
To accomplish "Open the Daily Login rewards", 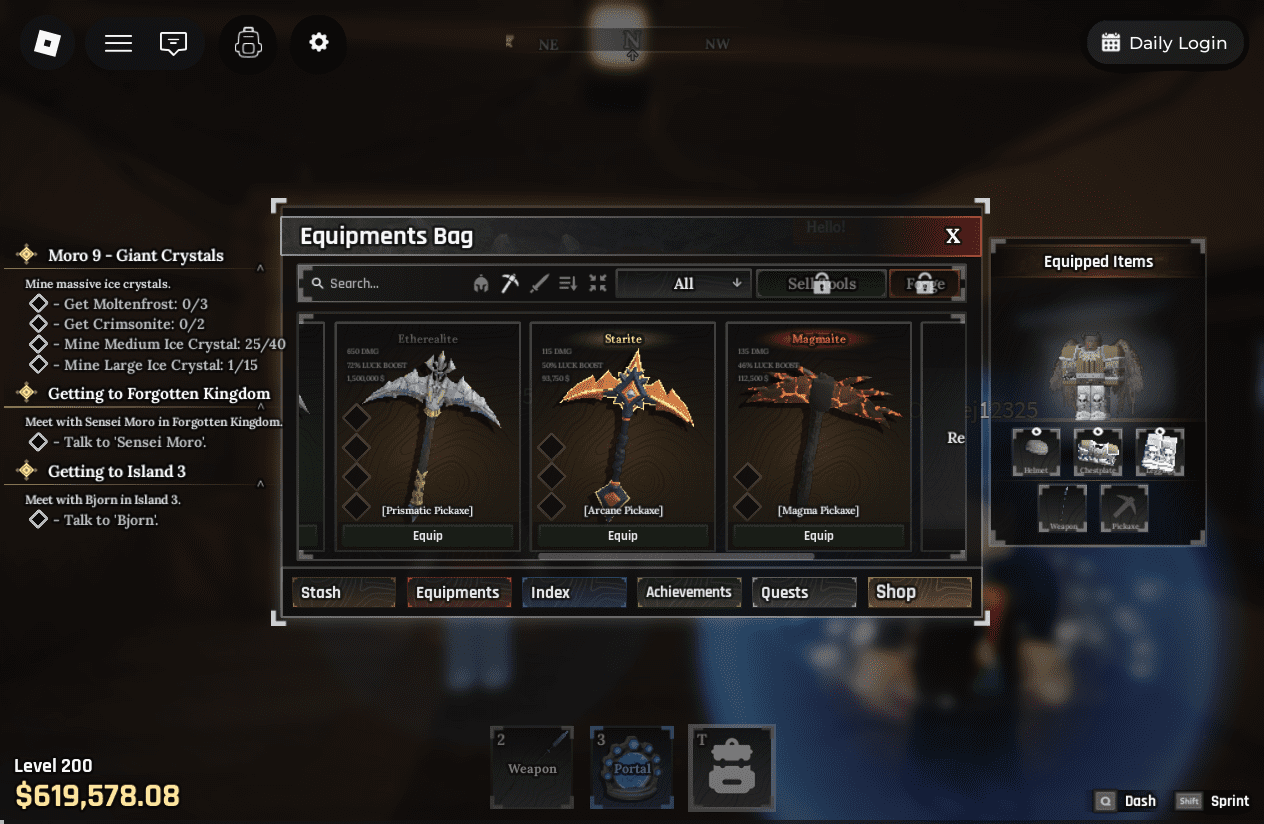I will pos(1165,43).
